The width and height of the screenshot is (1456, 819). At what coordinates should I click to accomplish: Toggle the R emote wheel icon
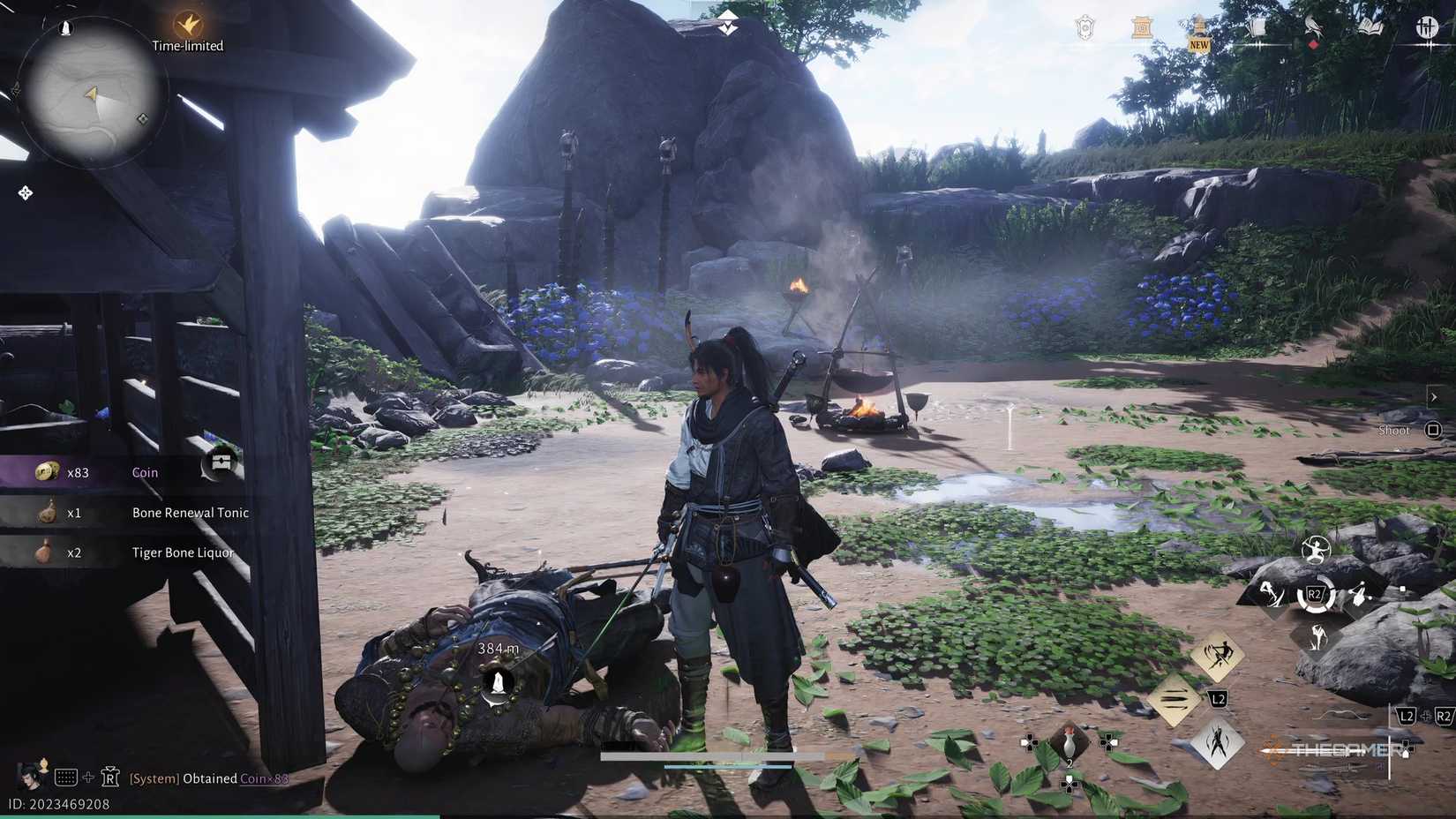click(x=109, y=778)
